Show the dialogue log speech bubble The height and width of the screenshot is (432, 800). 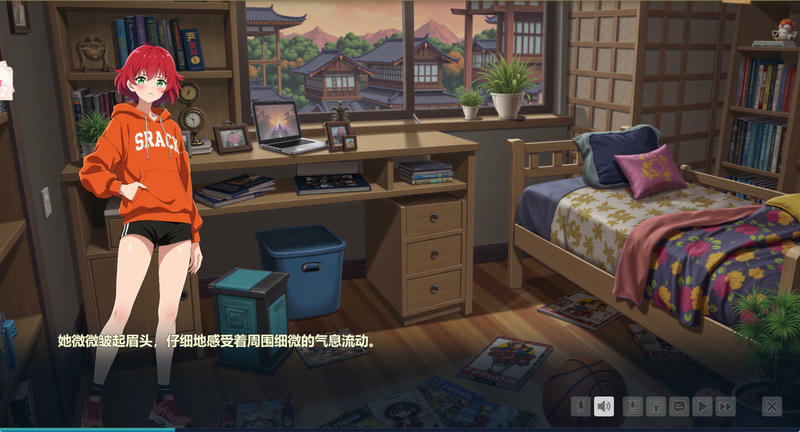(x=679, y=406)
